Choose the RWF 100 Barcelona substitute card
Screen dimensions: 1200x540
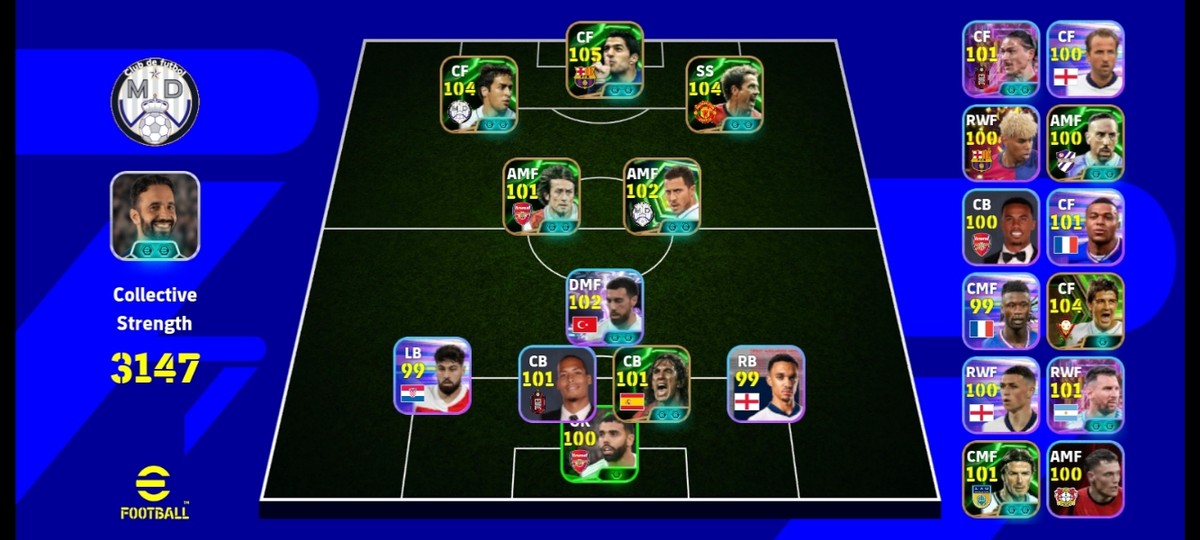tap(1001, 143)
